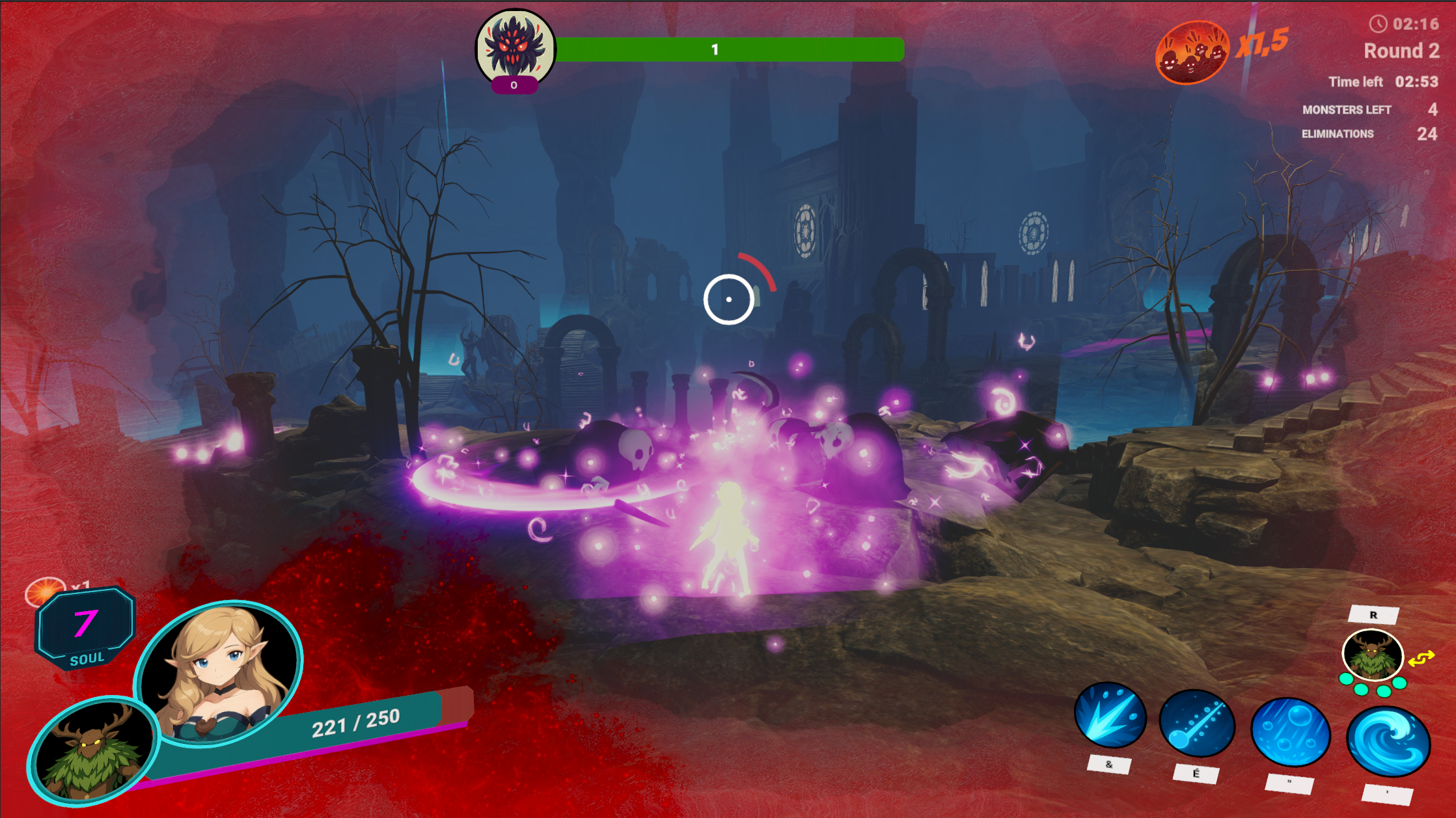Cast the bubble rain ability
Viewport: 1456px width, 818px height.
pos(1290,733)
